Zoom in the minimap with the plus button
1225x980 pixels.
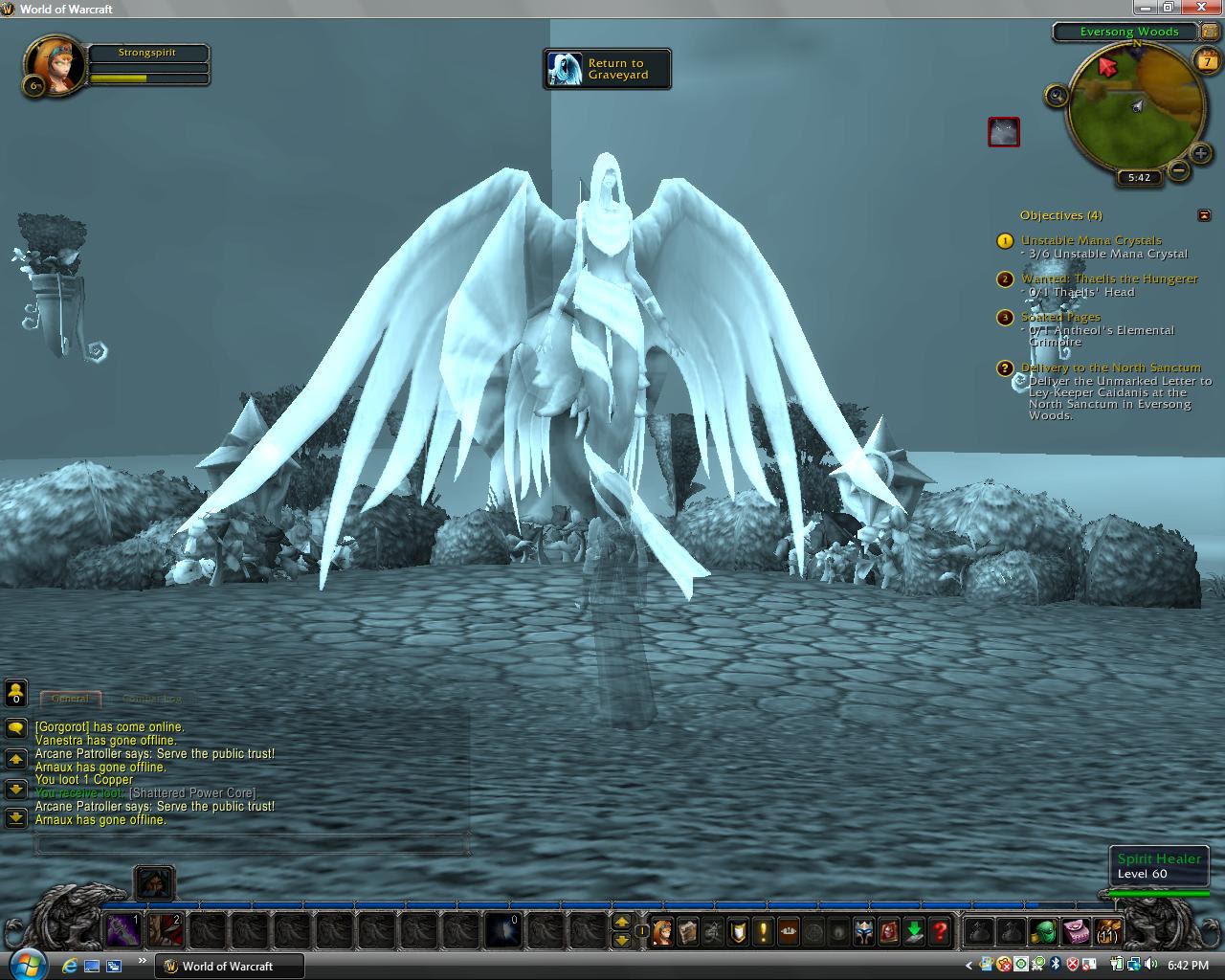(x=1199, y=153)
